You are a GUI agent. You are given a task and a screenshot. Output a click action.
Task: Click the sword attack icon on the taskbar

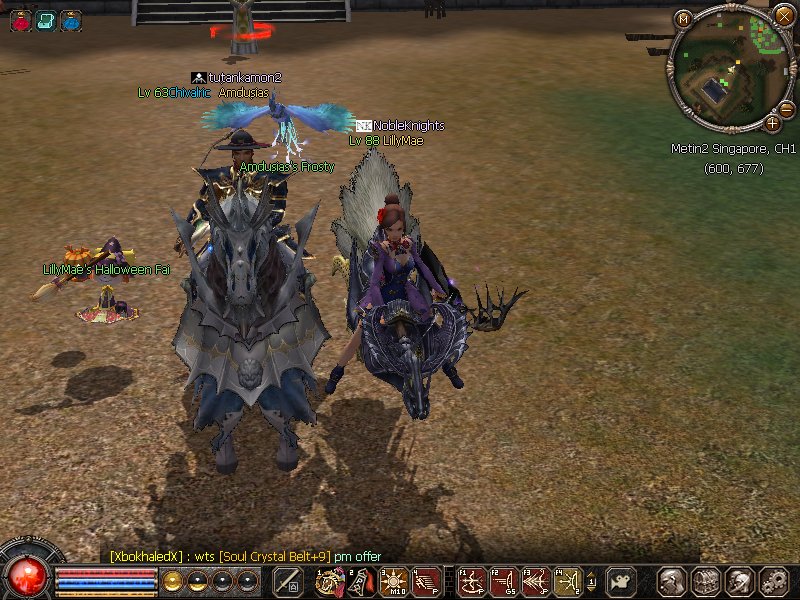point(288,581)
